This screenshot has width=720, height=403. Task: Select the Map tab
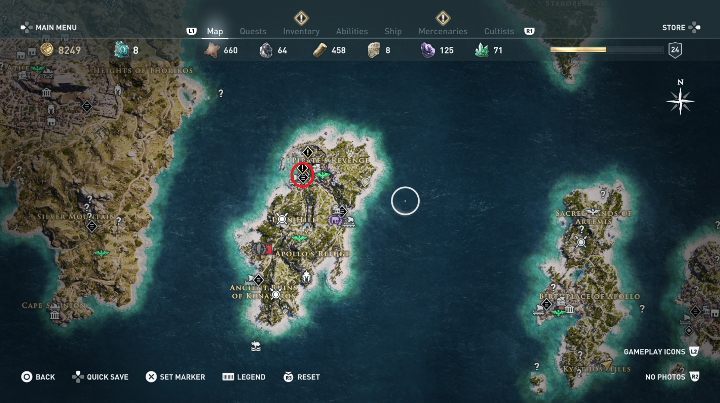click(215, 31)
